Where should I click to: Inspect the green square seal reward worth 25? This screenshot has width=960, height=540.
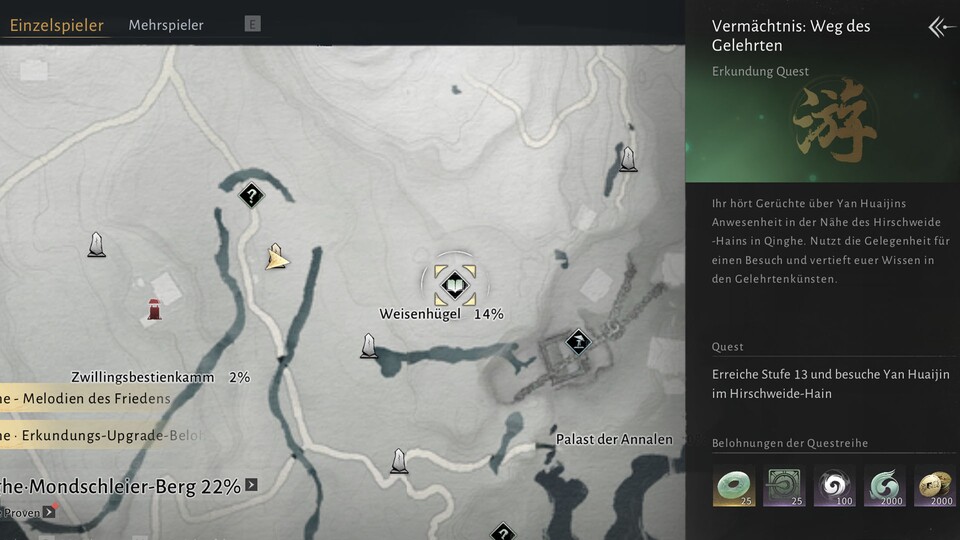coord(784,485)
